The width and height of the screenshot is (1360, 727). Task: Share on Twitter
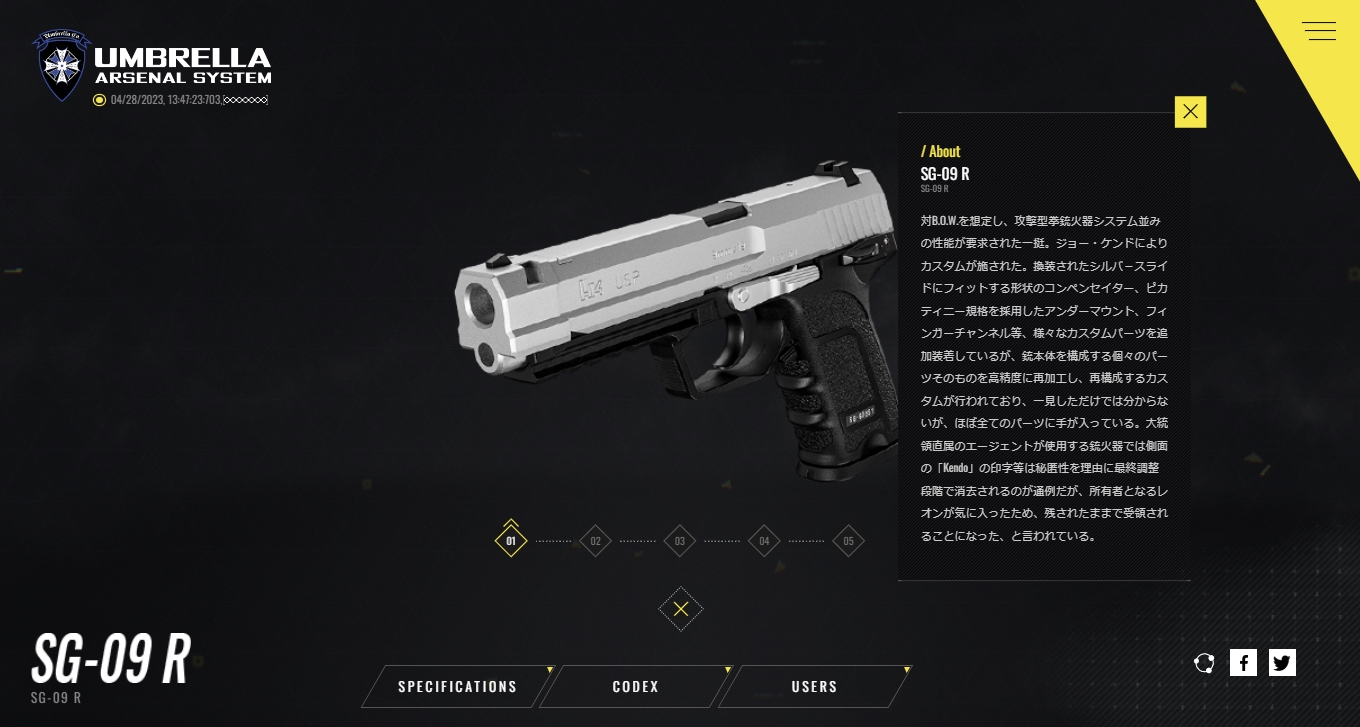[x=1282, y=662]
